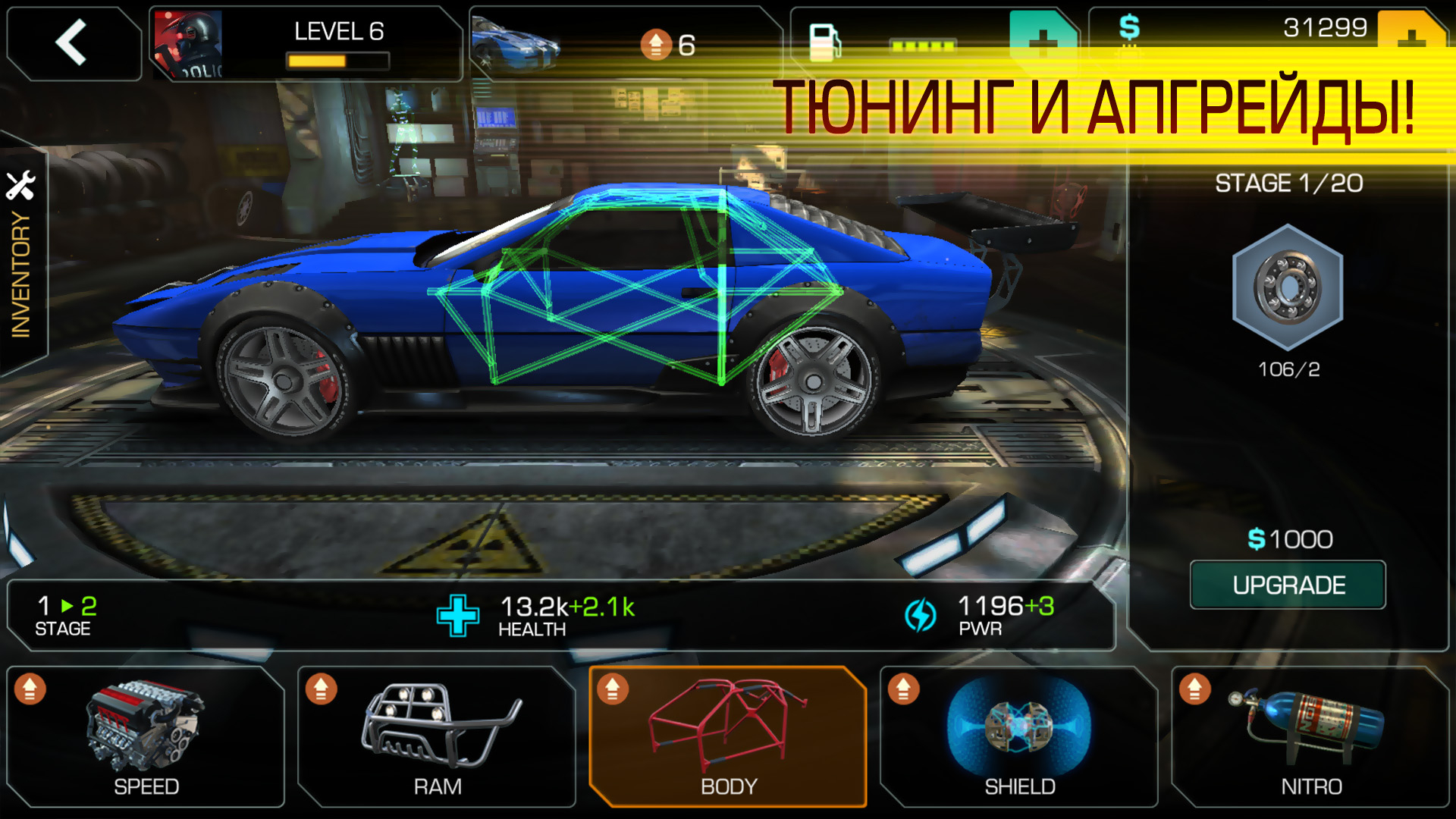
Task: Click the back arrow to leave the garage
Action: tap(72, 42)
